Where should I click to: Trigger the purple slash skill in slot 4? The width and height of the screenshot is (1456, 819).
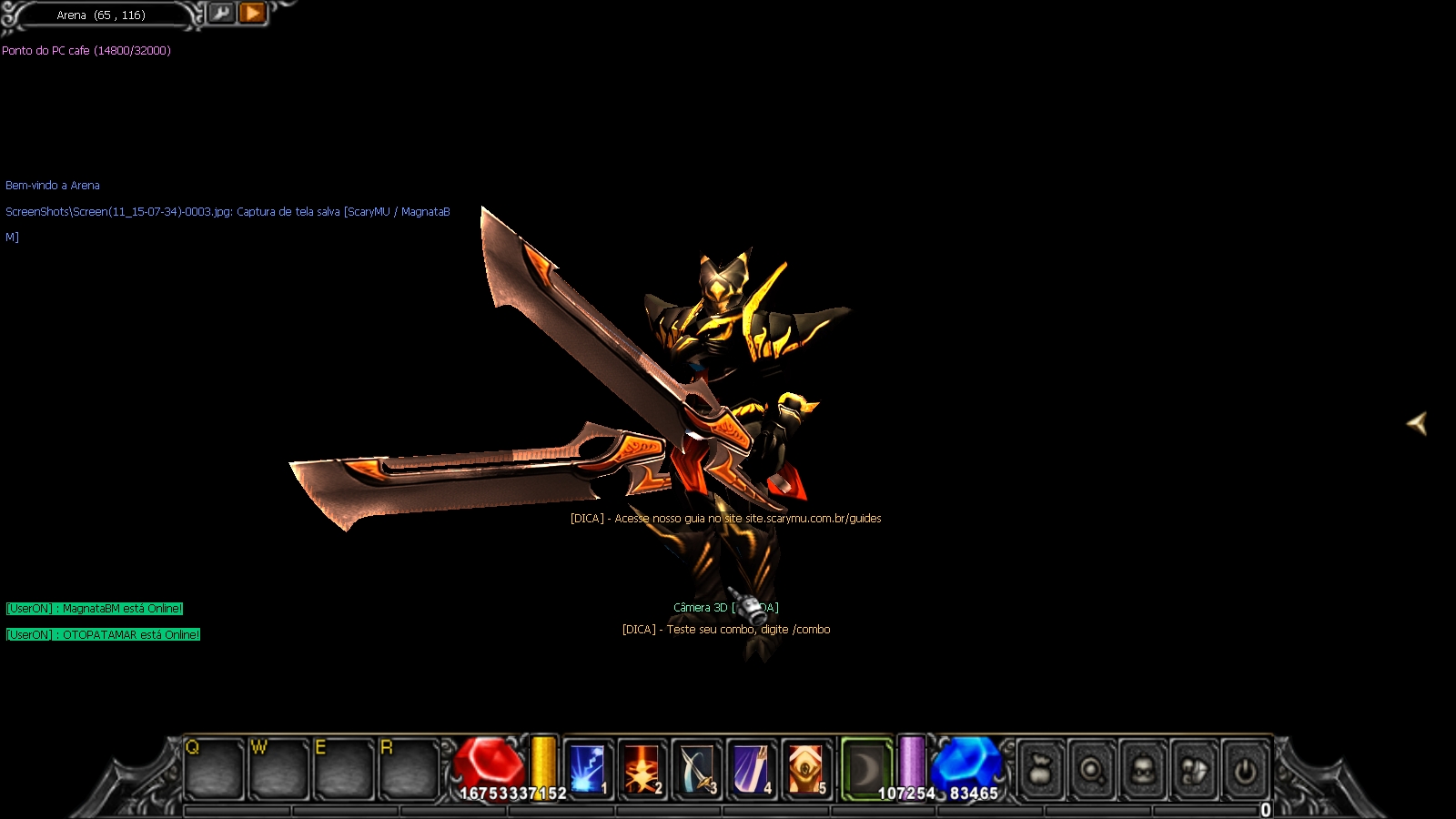[x=752, y=769]
